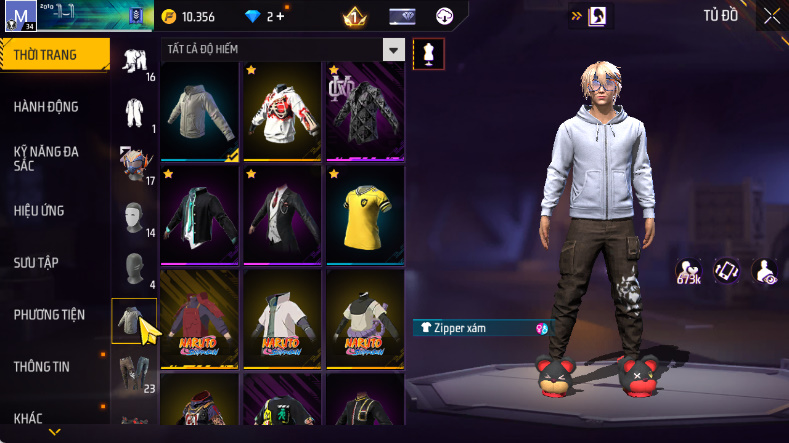Close the Tủ Đồ wardrobe screen
The image size is (789, 443).
pos(772,16)
